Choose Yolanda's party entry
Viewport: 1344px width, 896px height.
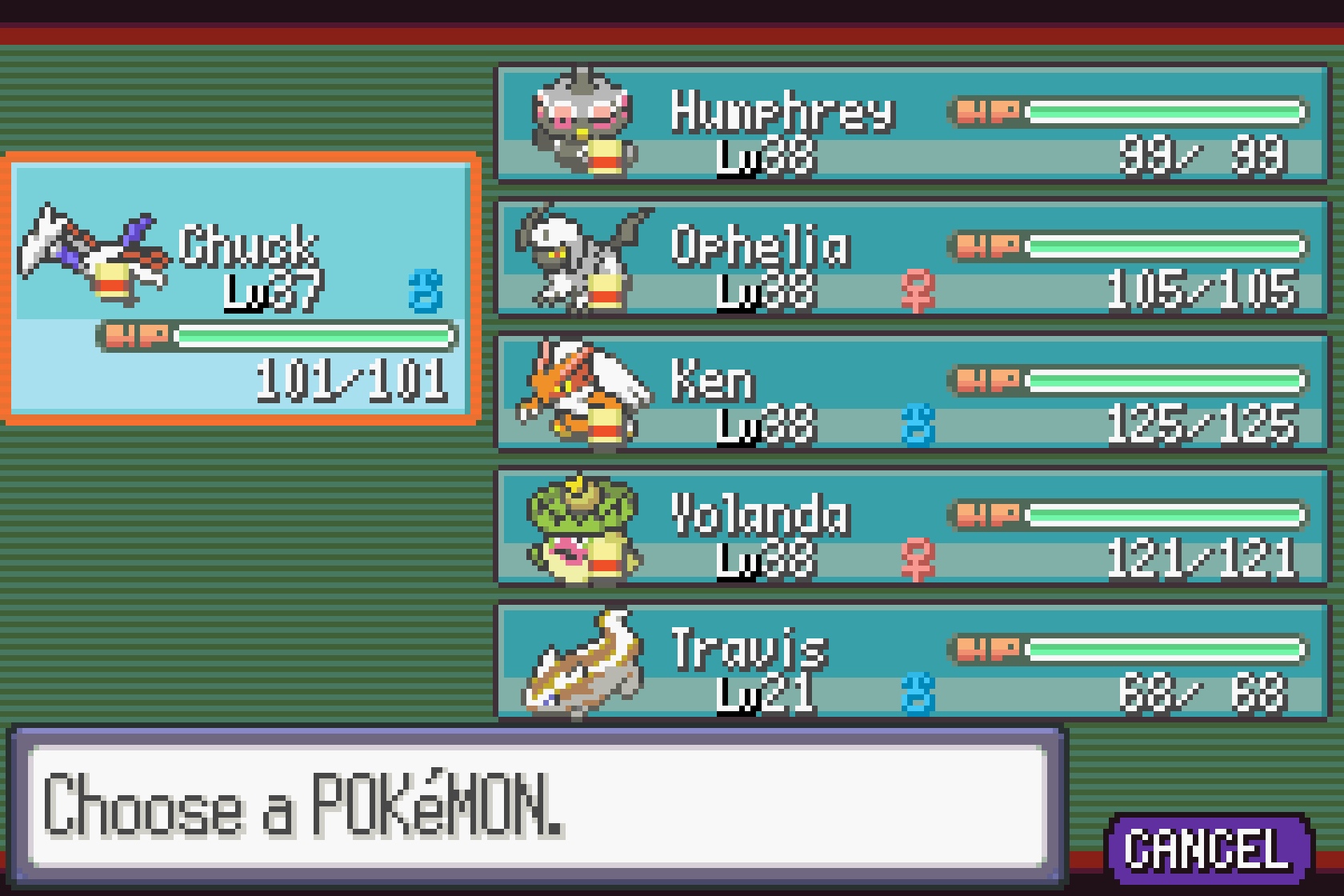pos(912,527)
